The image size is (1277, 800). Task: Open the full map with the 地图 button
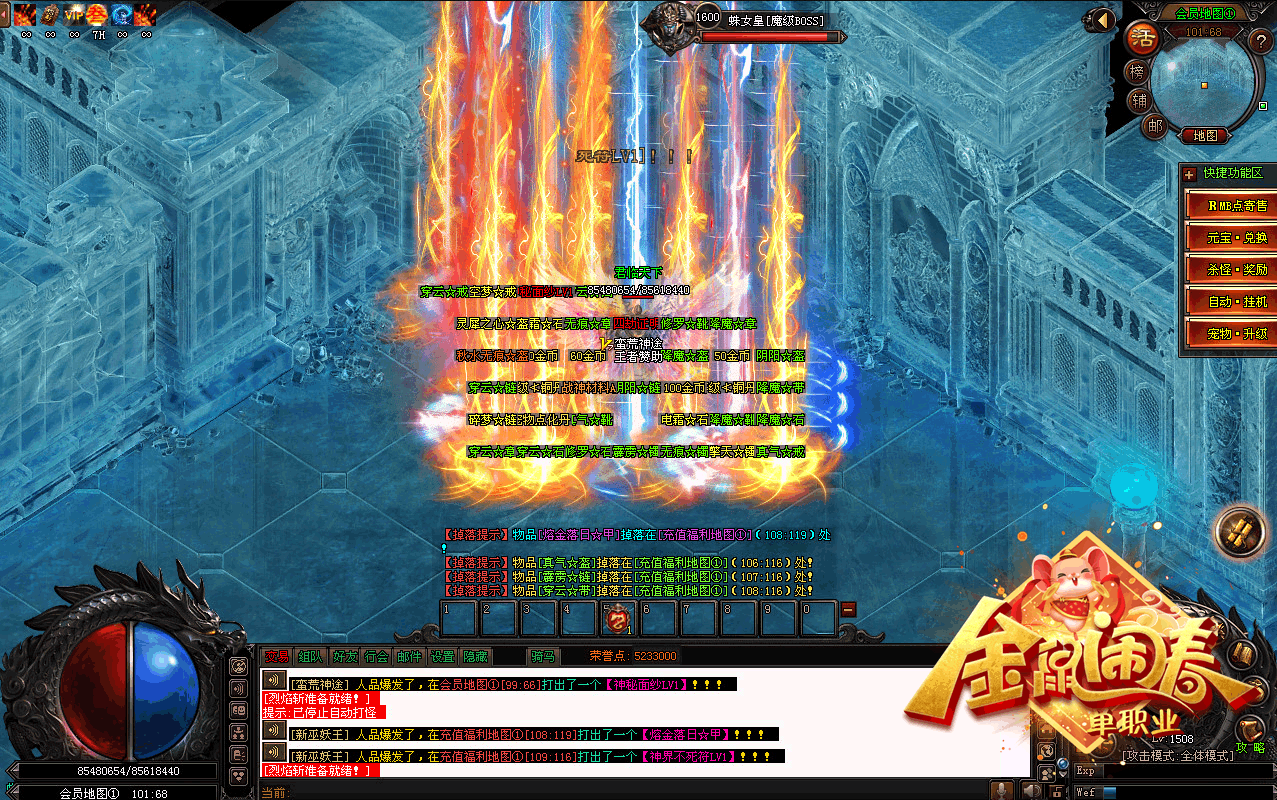click(1204, 136)
